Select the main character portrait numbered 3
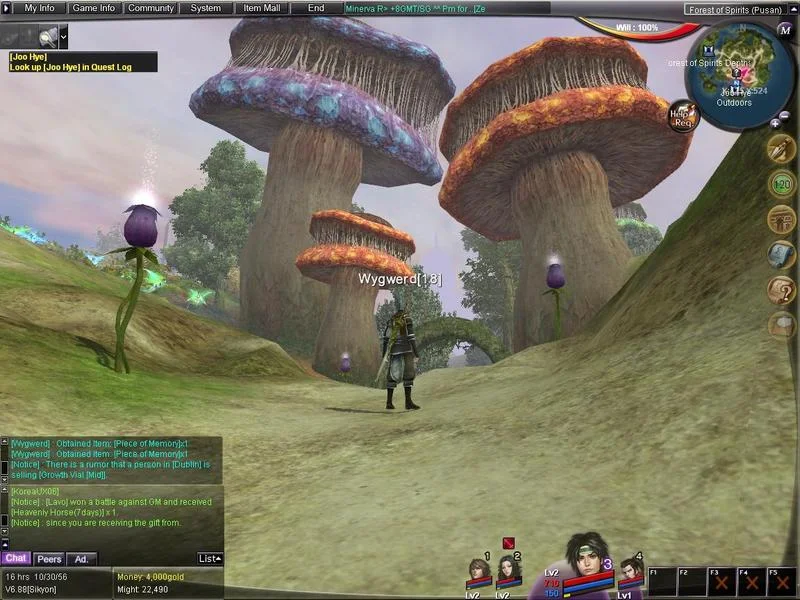The height and width of the screenshot is (600, 800). coord(588,562)
